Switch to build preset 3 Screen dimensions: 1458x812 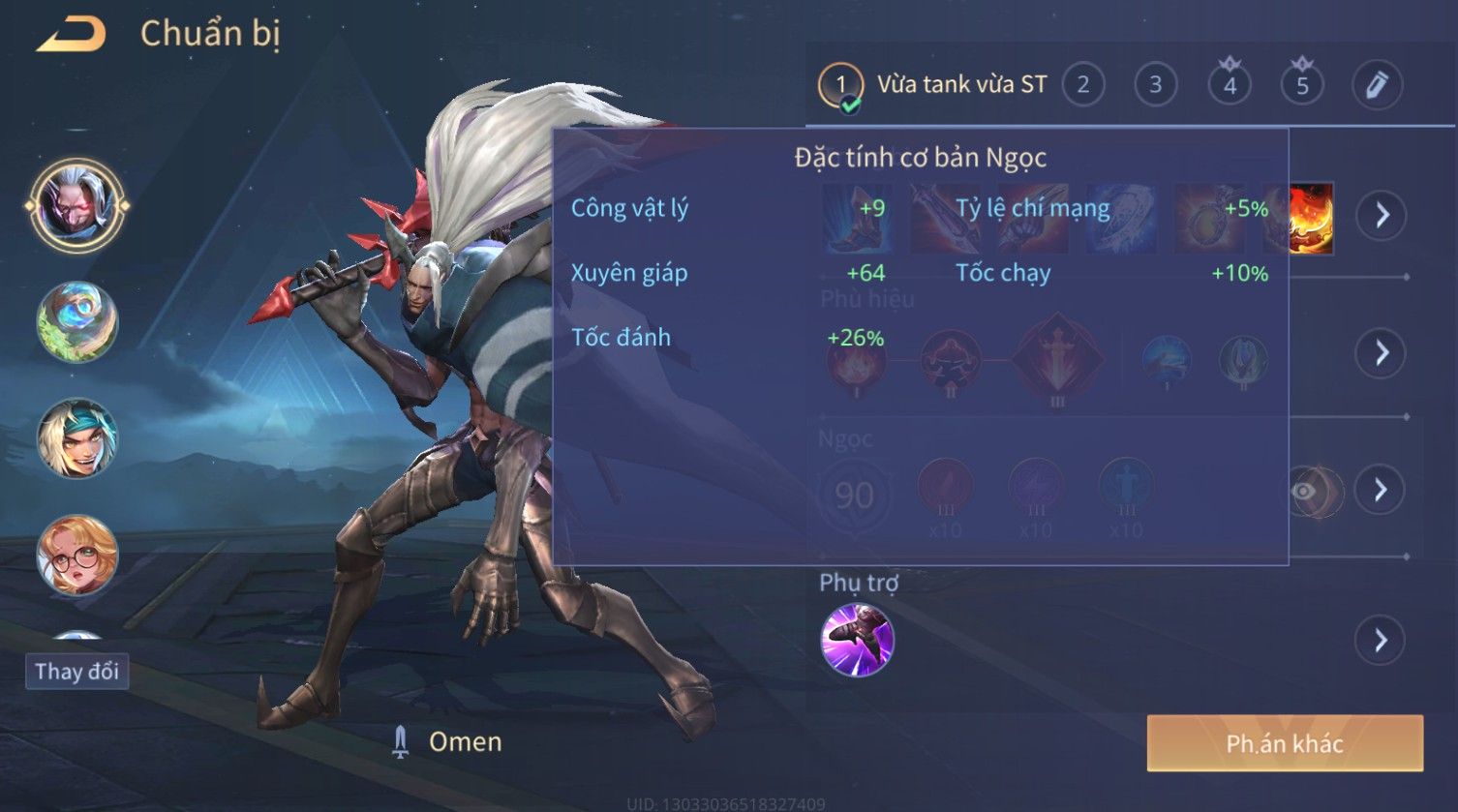point(1155,85)
